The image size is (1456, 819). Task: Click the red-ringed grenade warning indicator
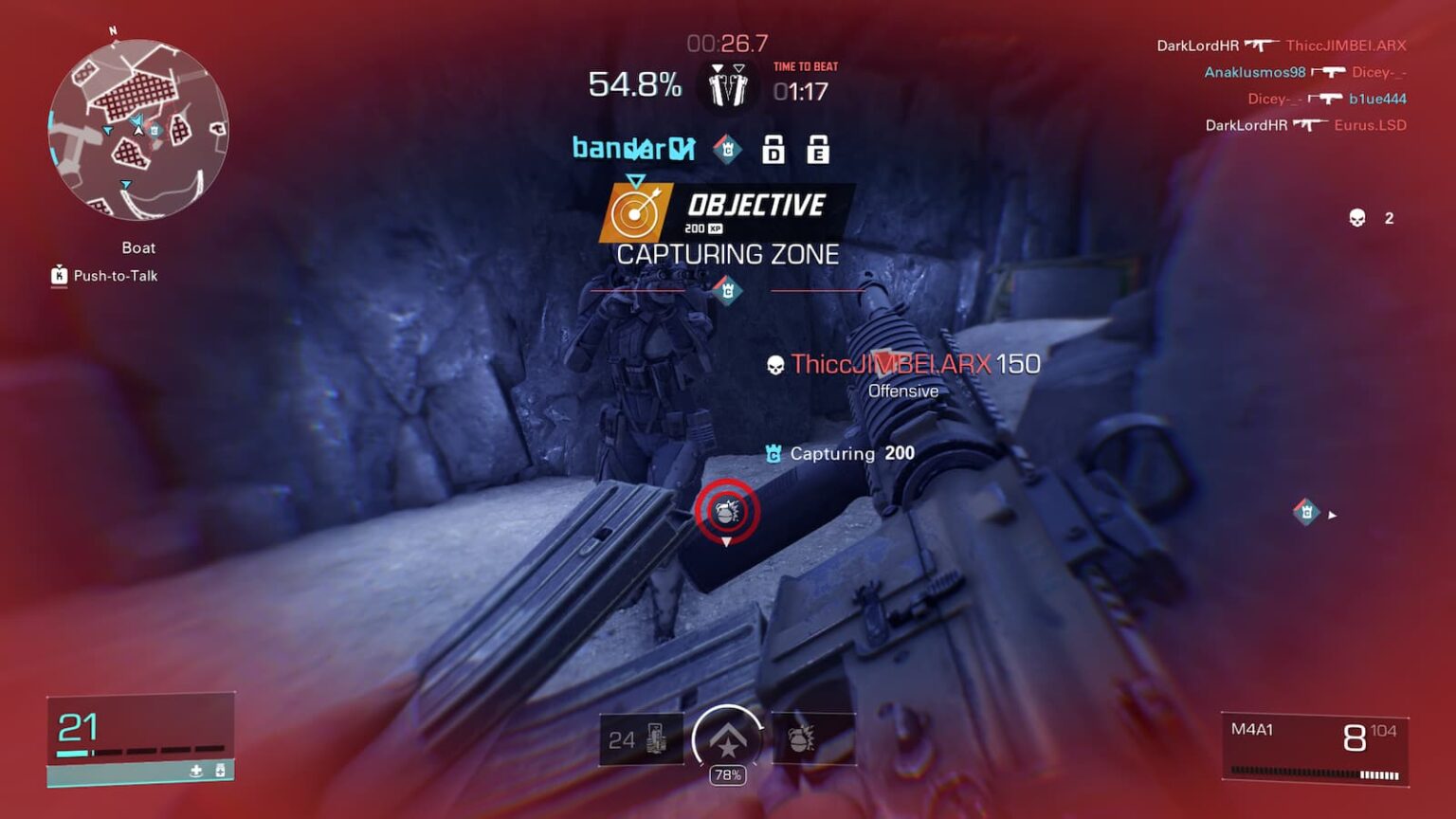pyautogui.click(x=727, y=512)
